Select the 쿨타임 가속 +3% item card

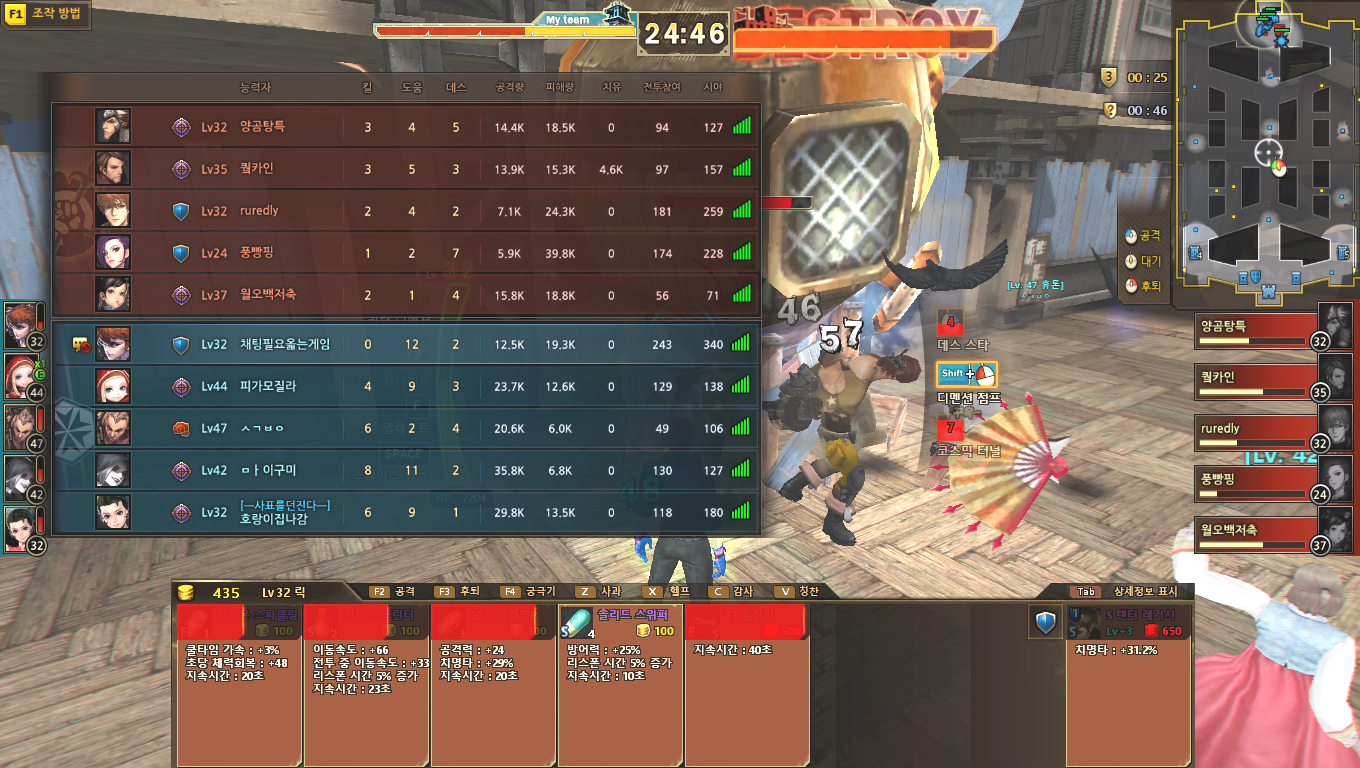point(238,680)
